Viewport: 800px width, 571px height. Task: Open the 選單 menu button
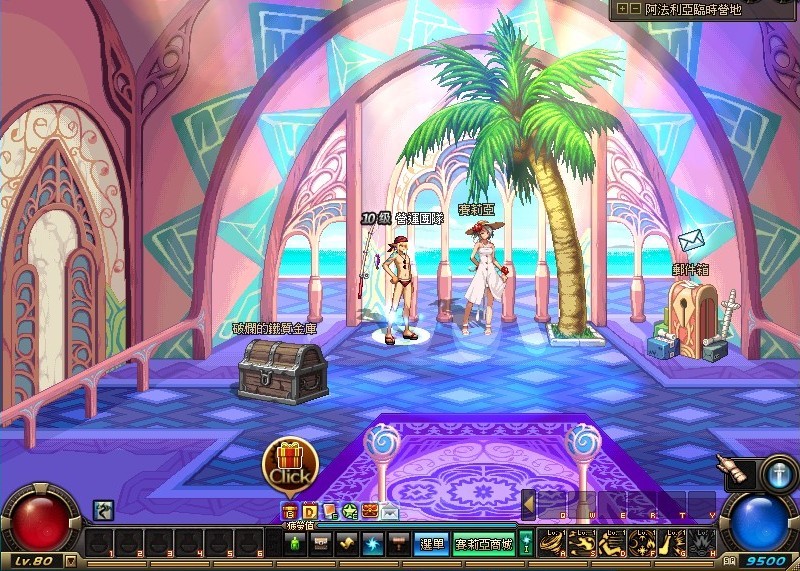tap(431, 544)
